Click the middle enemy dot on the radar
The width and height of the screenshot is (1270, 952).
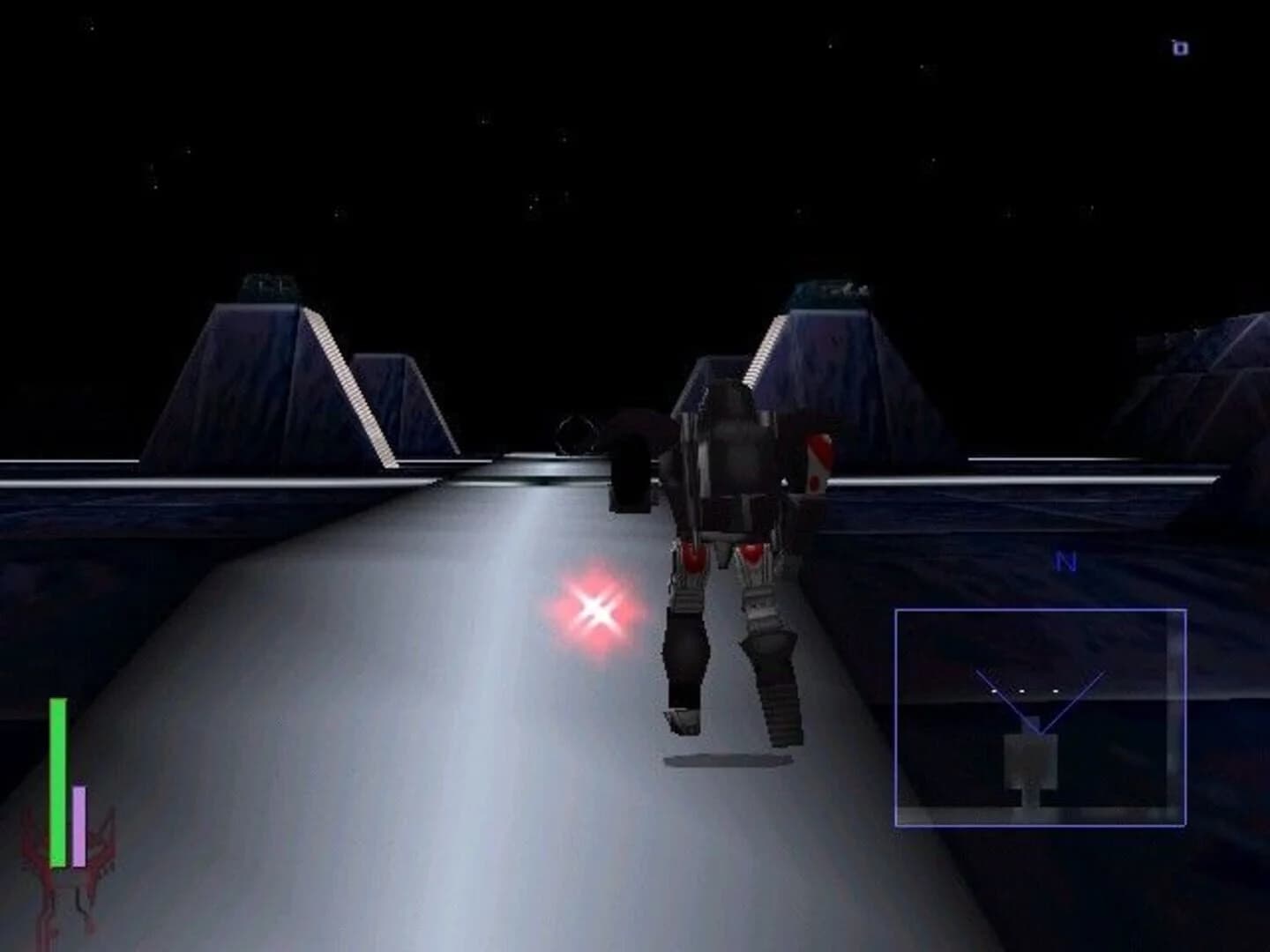pyautogui.click(x=1022, y=691)
